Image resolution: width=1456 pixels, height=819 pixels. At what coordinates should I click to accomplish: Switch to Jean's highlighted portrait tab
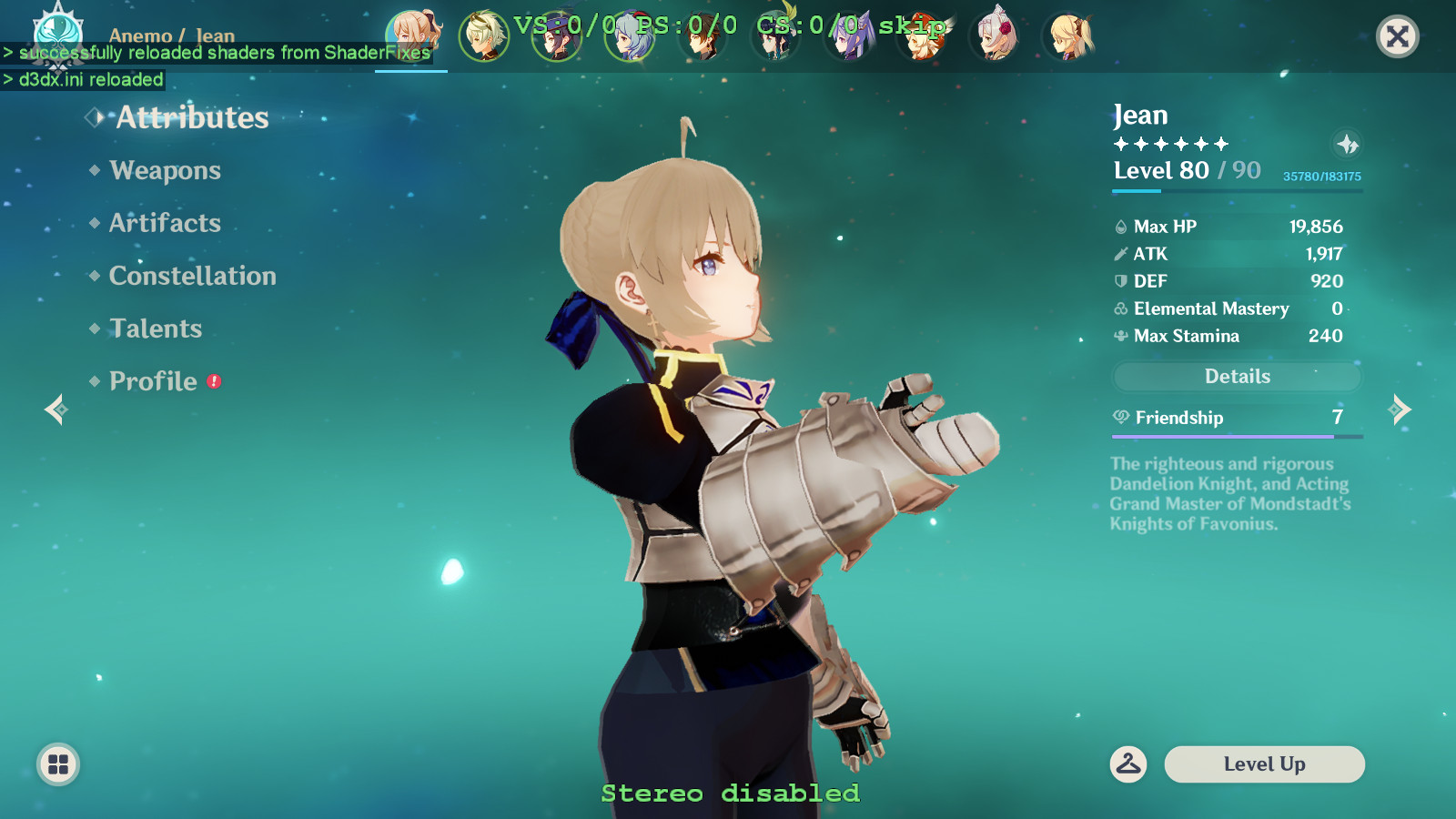coord(410,36)
